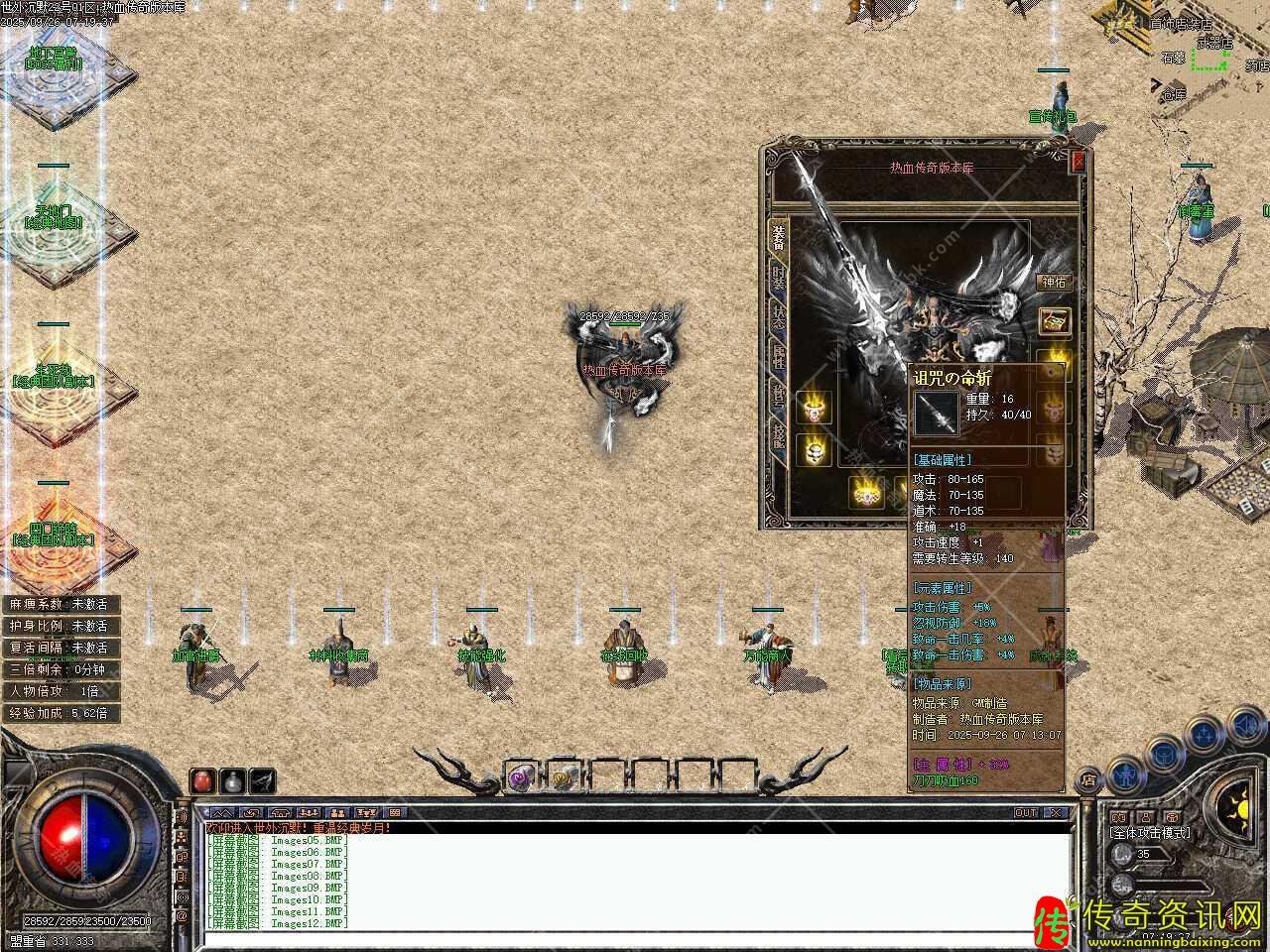
Task: Open the 店 shop button
Action: (x=1088, y=778)
